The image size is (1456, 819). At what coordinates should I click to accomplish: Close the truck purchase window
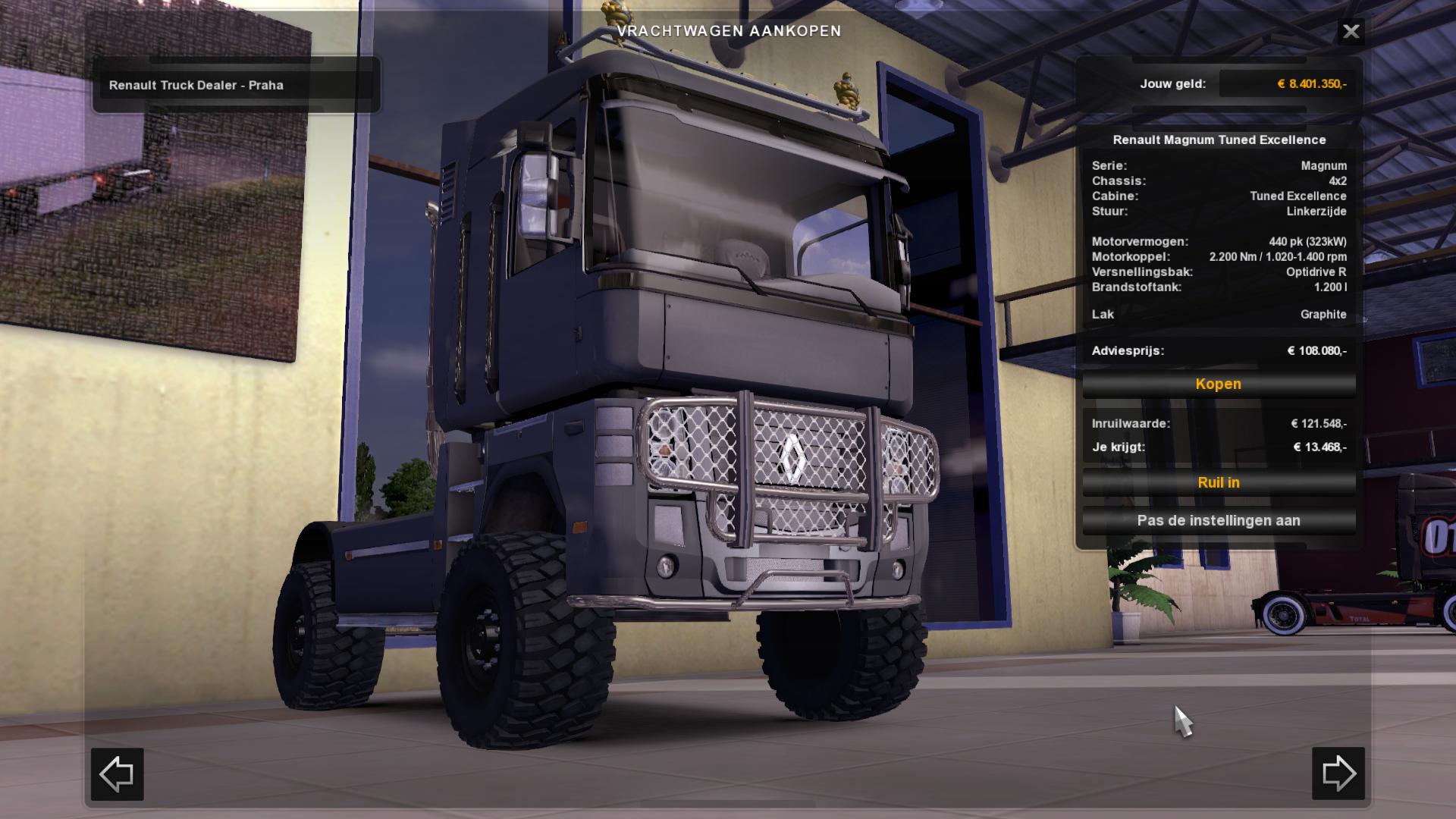[x=1351, y=32]
